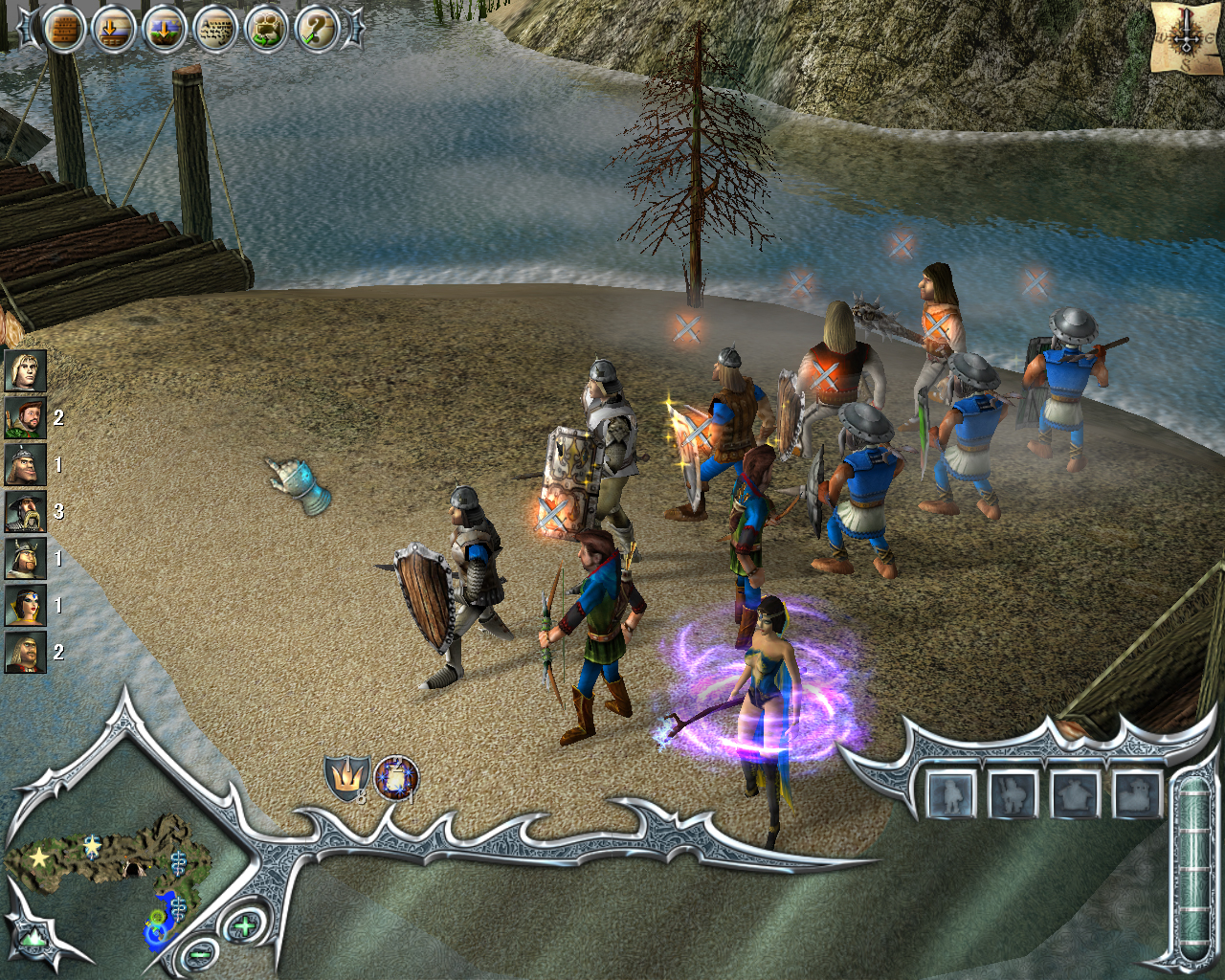Select the horned-helmet warrior portrait
1225x980 pixels.
click(x=25, y=558)
